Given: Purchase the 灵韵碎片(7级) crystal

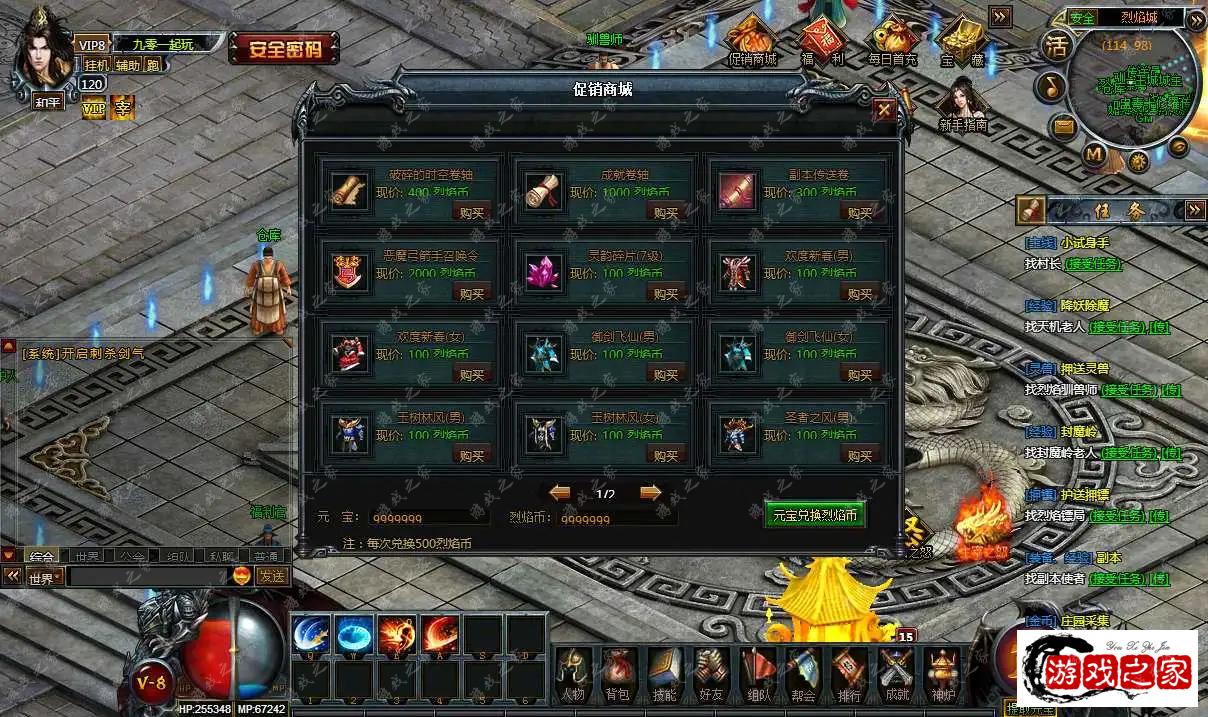Looking at the screenshot, I should (666, 294).
